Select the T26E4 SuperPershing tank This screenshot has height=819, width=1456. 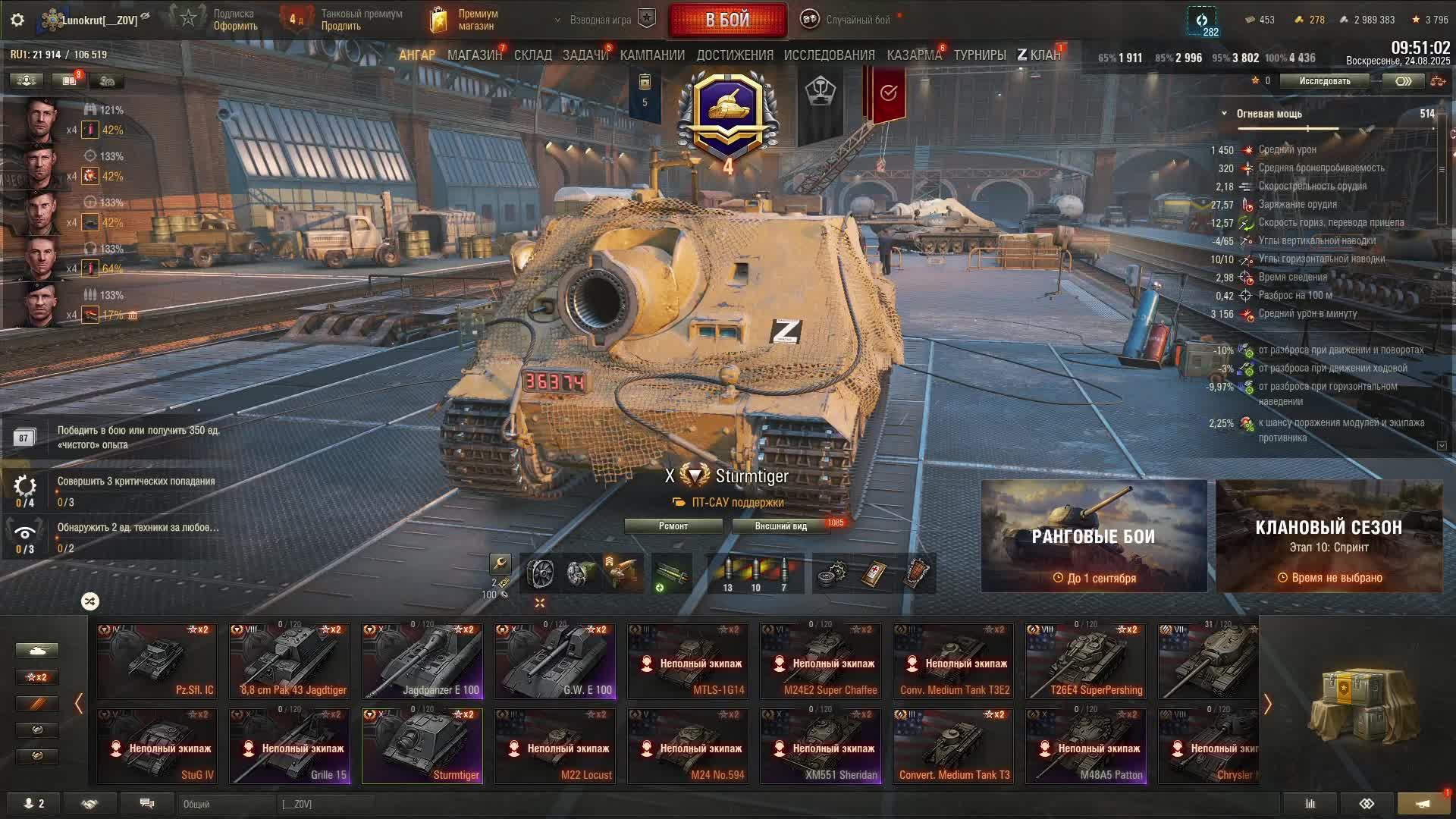pos(1086,661)
